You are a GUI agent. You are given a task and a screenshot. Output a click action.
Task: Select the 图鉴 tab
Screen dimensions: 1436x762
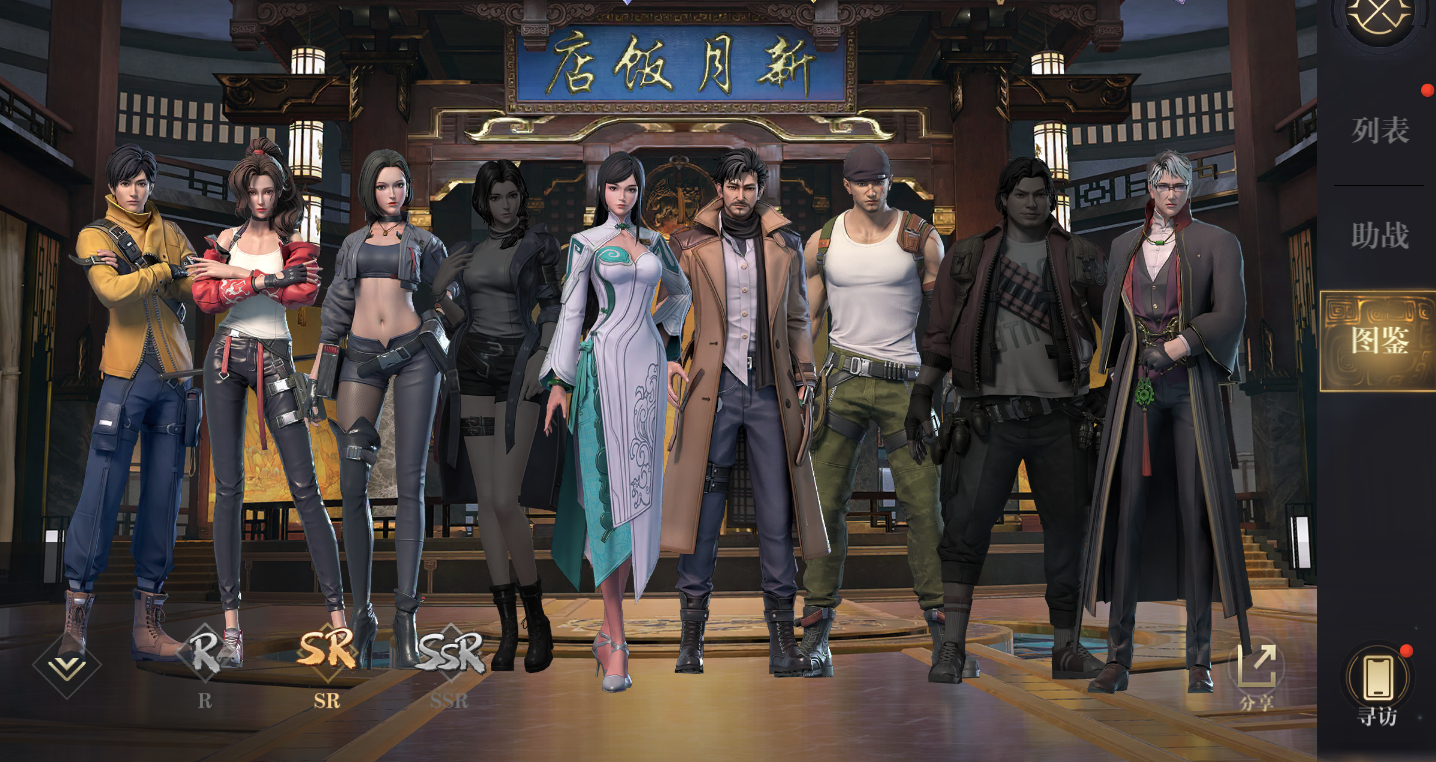1379,341
